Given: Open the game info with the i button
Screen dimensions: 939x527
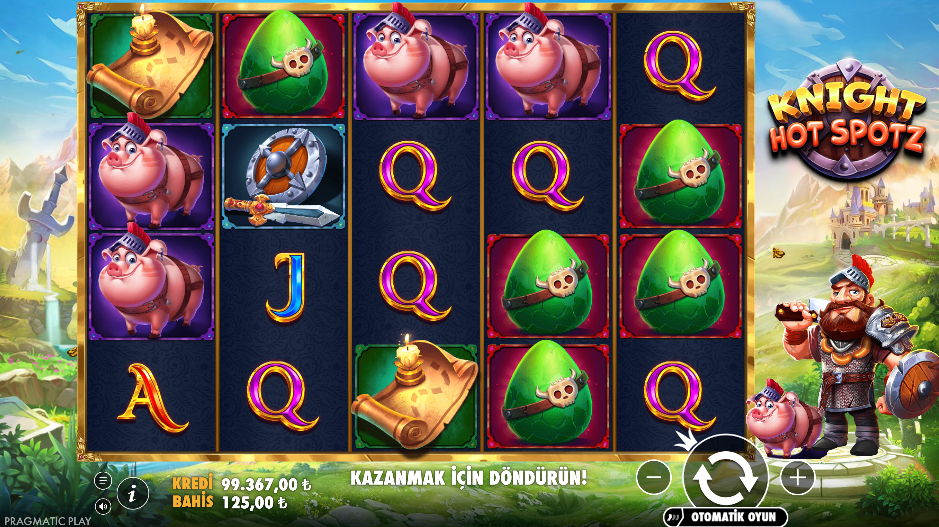Looking at the screenshot, I should coord(132,491).
